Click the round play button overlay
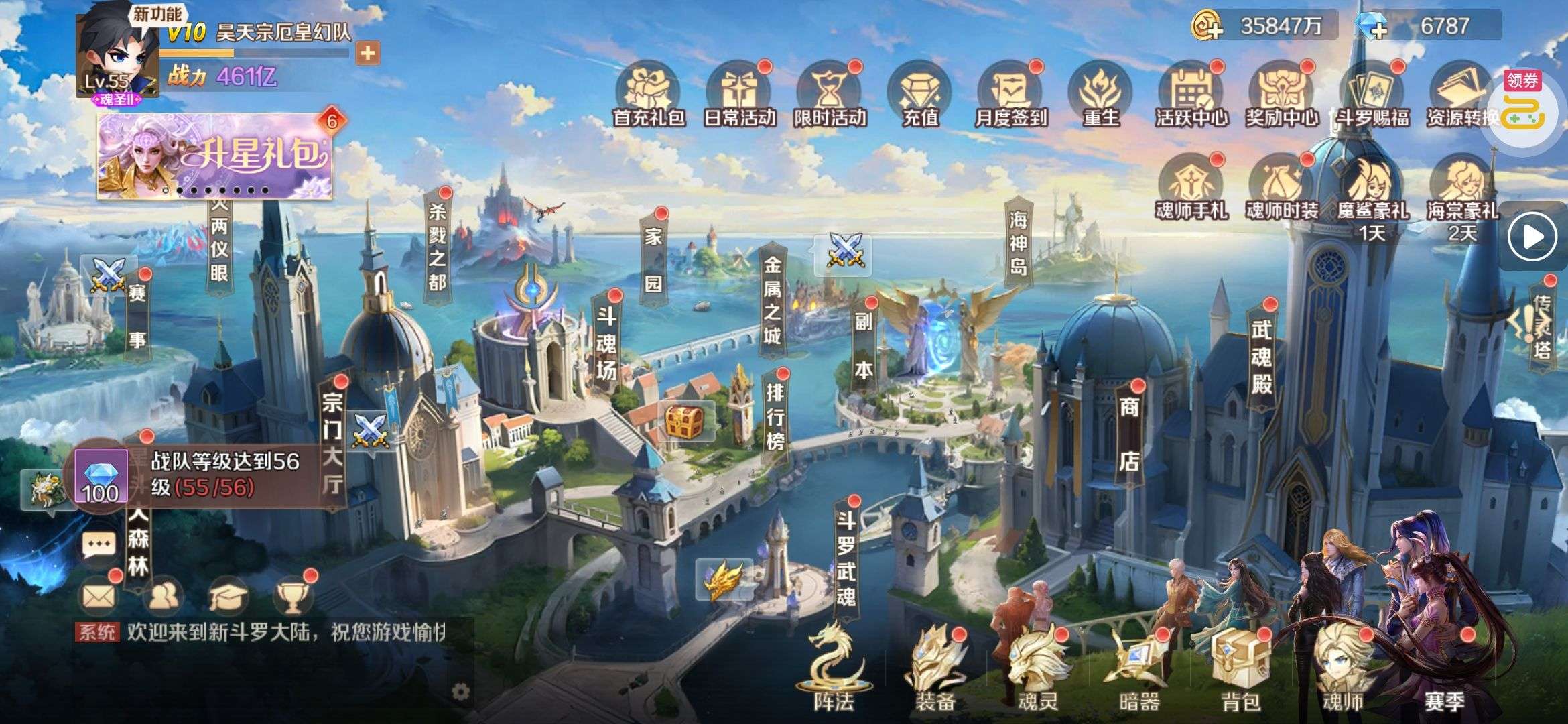 tap(1533, 236)
